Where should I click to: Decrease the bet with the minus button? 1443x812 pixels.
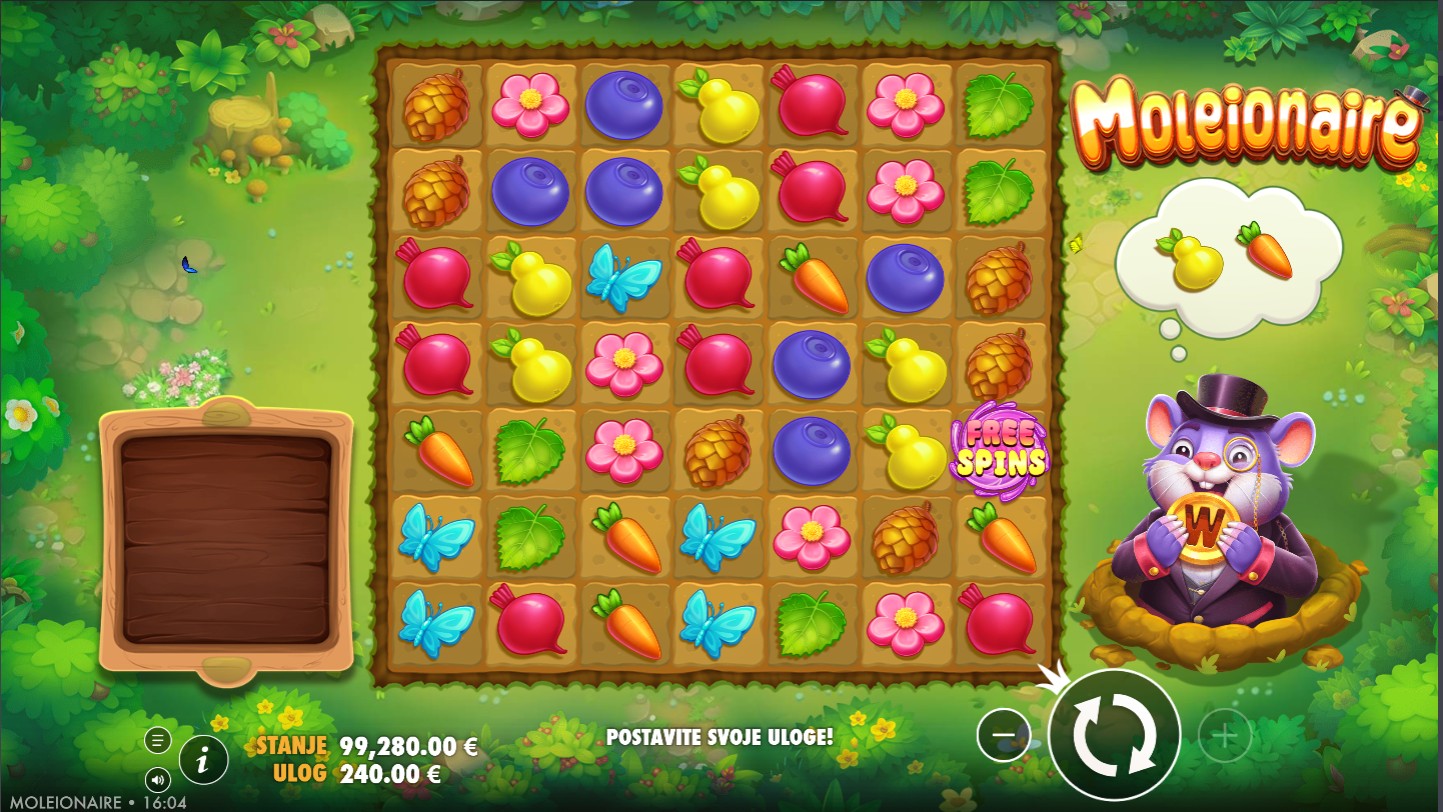pos(1003,736)
